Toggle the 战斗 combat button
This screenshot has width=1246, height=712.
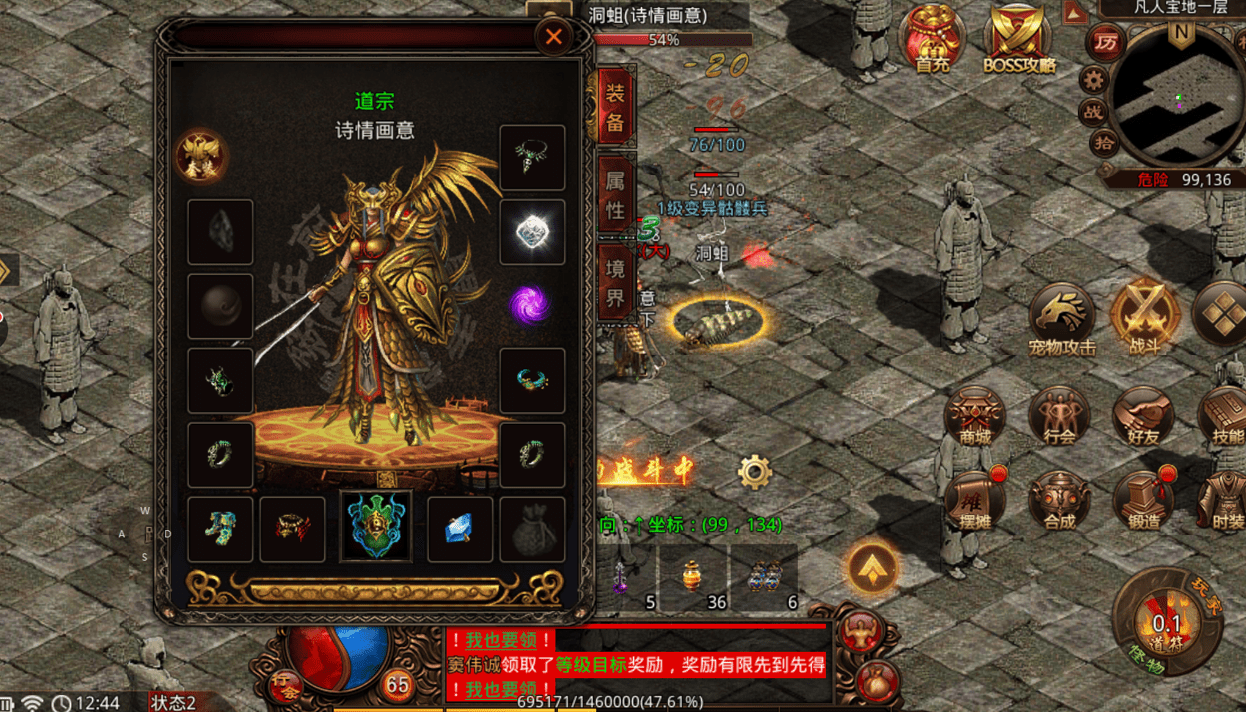click(x=1142, y=318)
